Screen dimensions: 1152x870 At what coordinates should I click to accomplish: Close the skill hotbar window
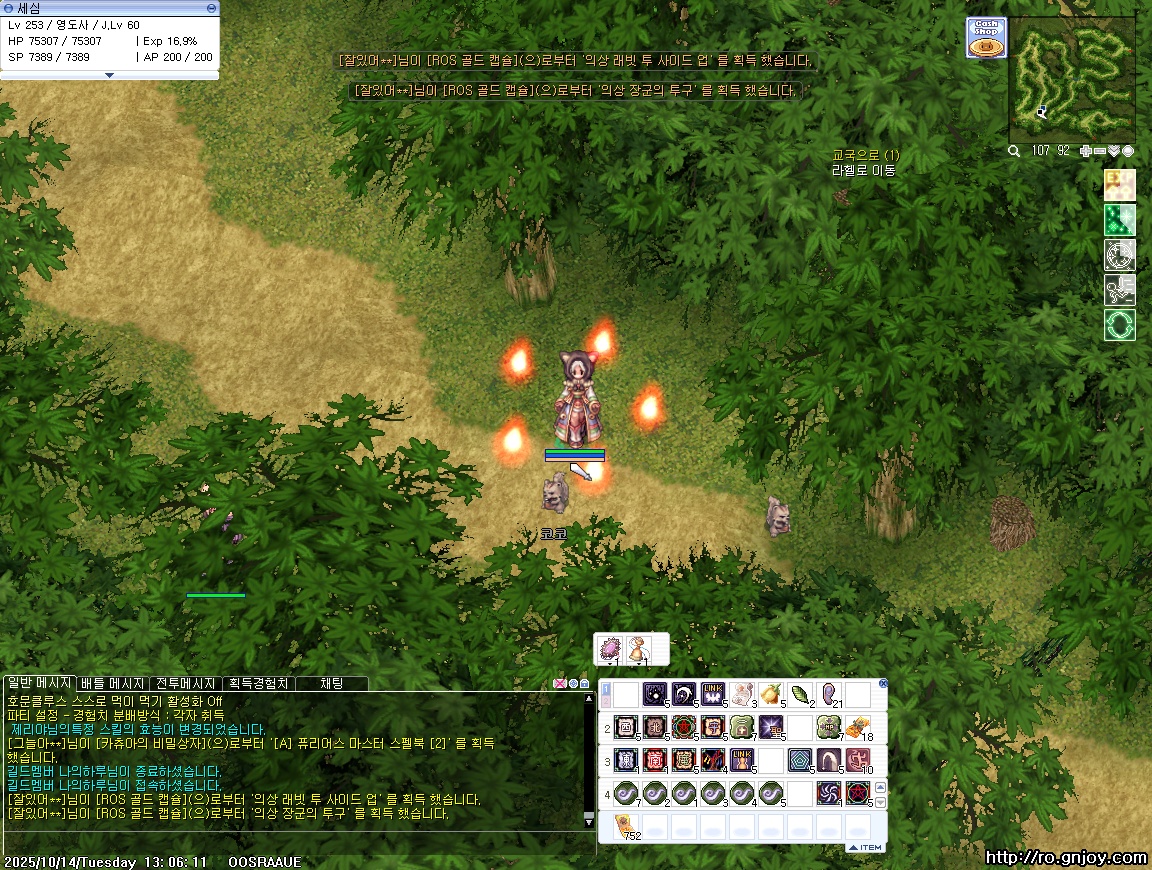click(x=883, y=684)
